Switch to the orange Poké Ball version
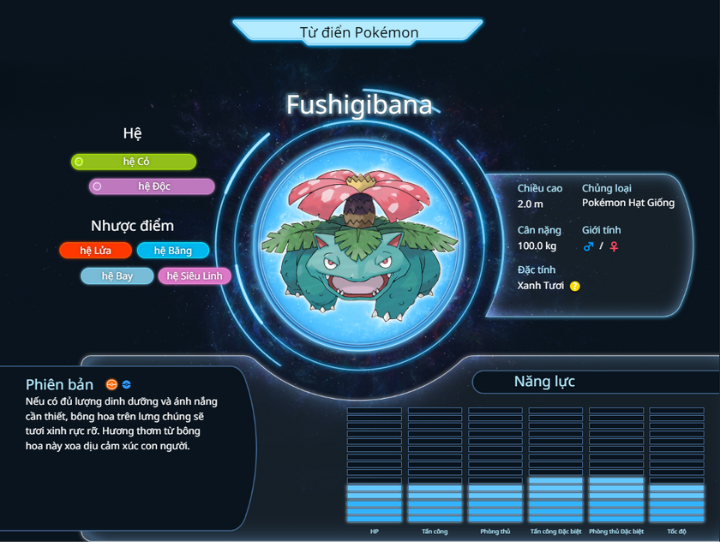 pos(112,385)
